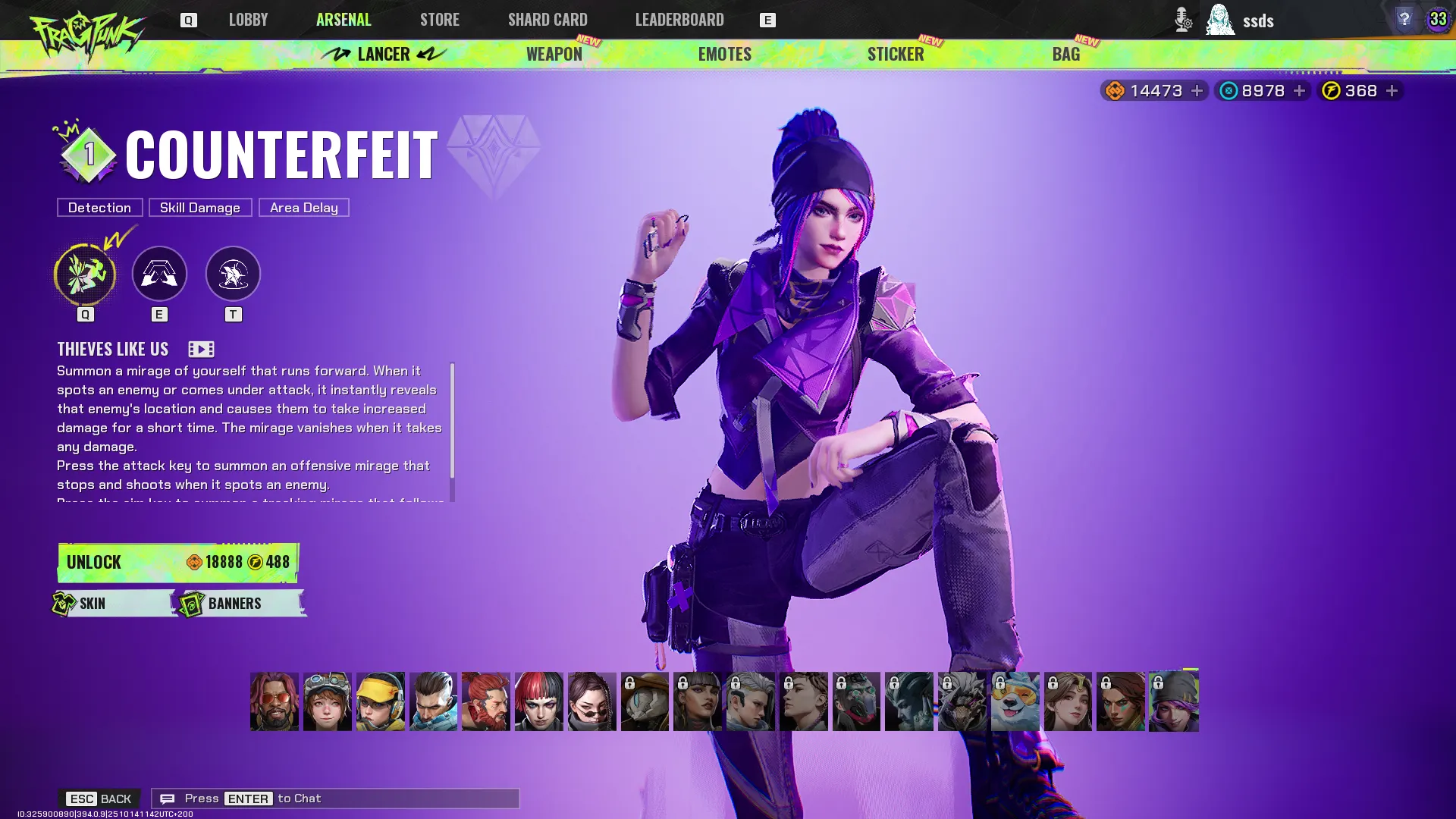Select the E skill icon
1456x819 pixels.
coord(159,274)
